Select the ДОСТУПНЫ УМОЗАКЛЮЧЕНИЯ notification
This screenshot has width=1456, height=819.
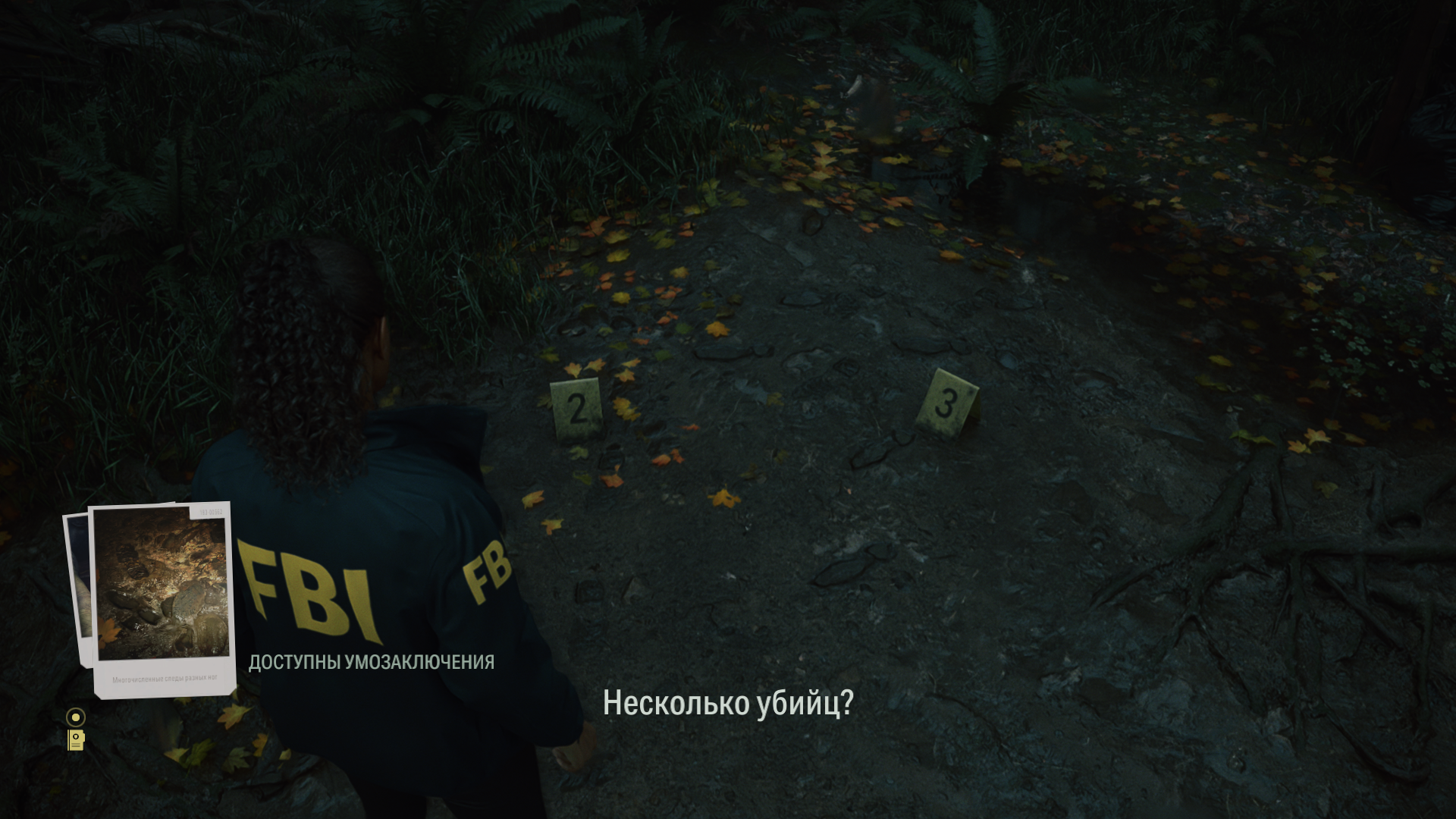coord(372,661)
